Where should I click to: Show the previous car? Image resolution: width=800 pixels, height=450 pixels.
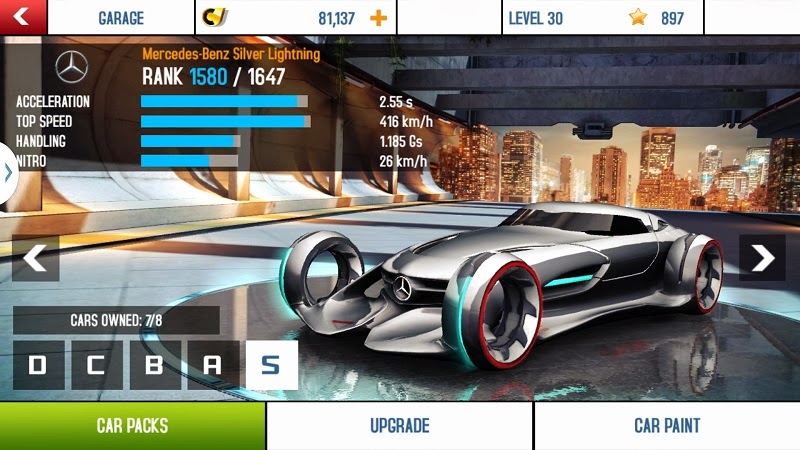pos(35,258)
